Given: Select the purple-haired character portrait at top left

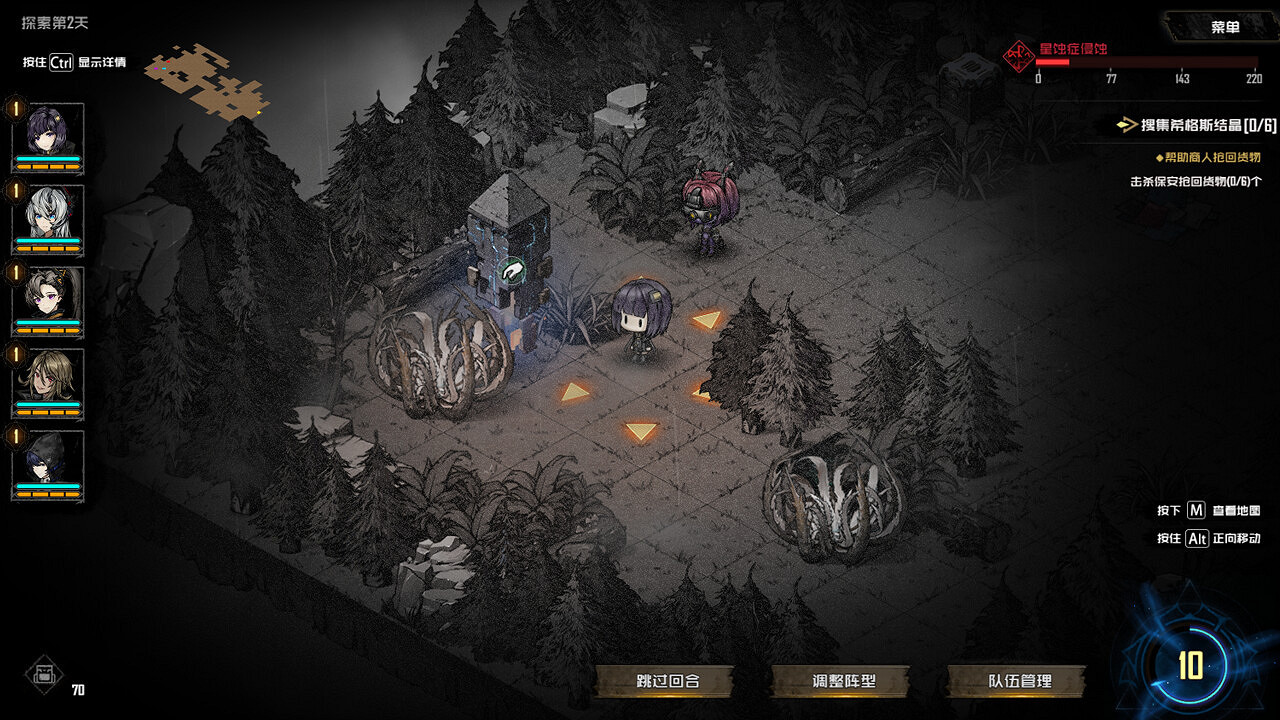Looking at the screenshot, I should pyautogui.click(x=47, y=130).
